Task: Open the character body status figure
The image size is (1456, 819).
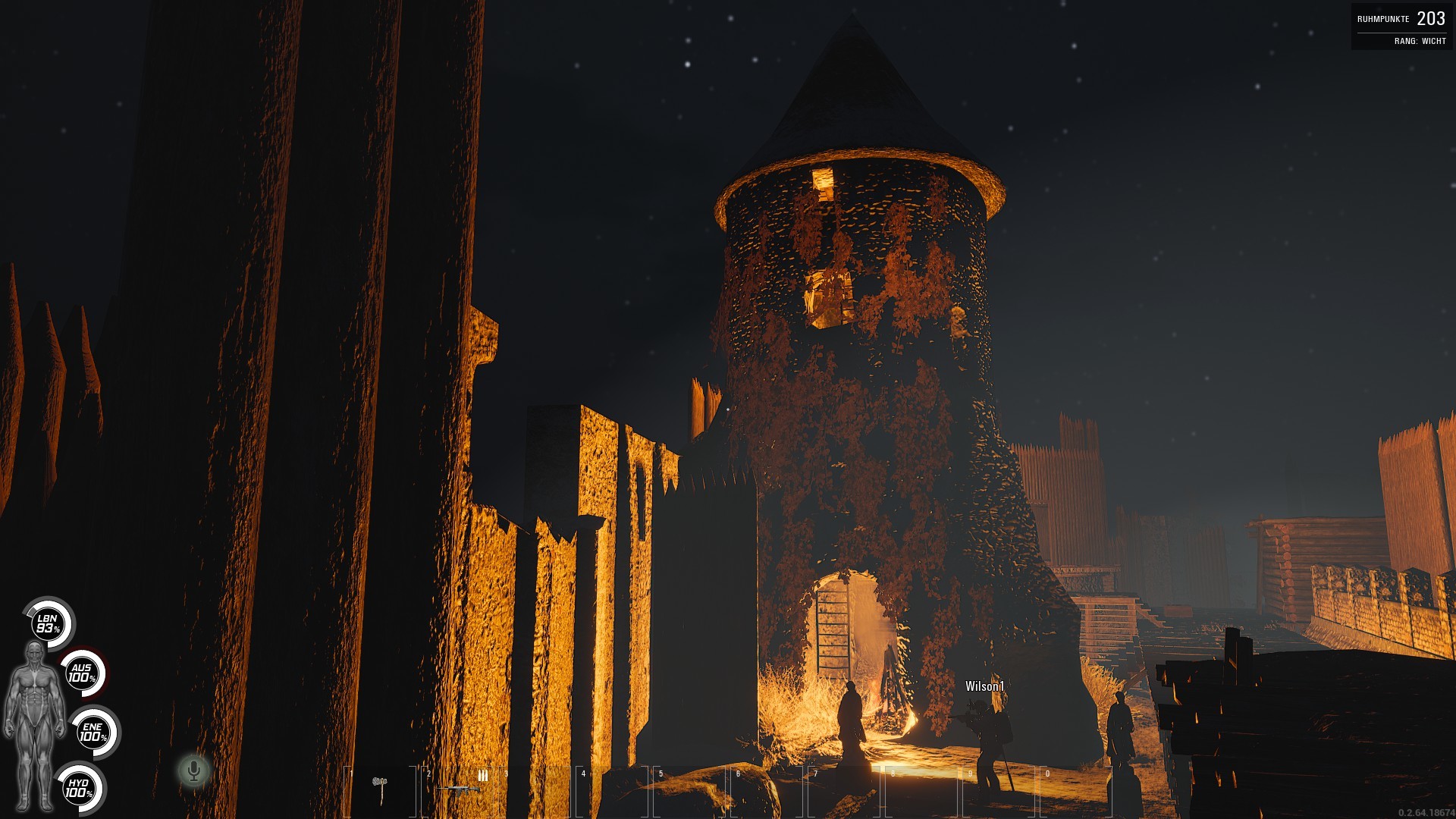Action: pos(33,724)
